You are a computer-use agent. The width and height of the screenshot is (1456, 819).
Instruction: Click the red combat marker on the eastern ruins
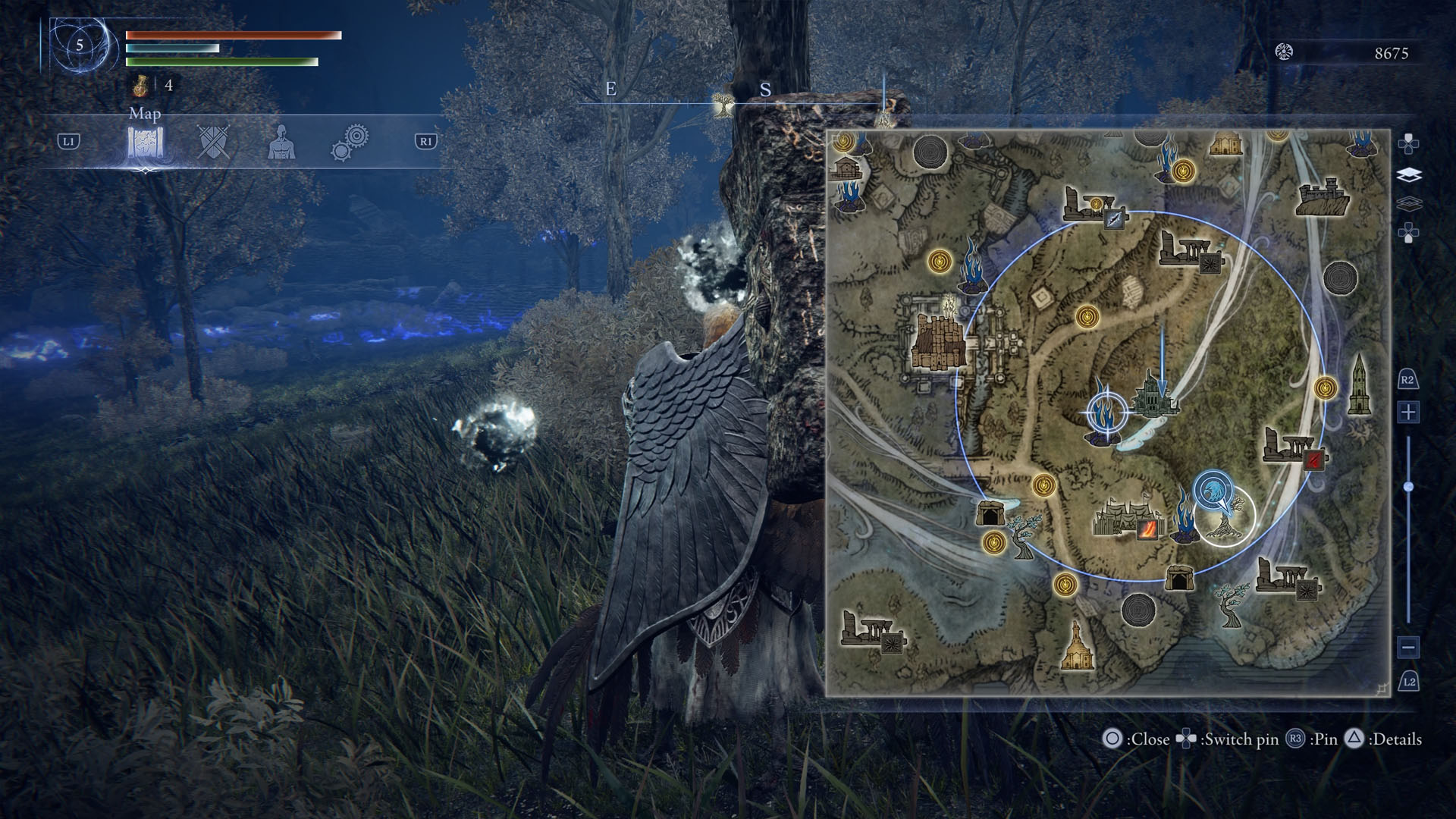[x=1313, y=458]
